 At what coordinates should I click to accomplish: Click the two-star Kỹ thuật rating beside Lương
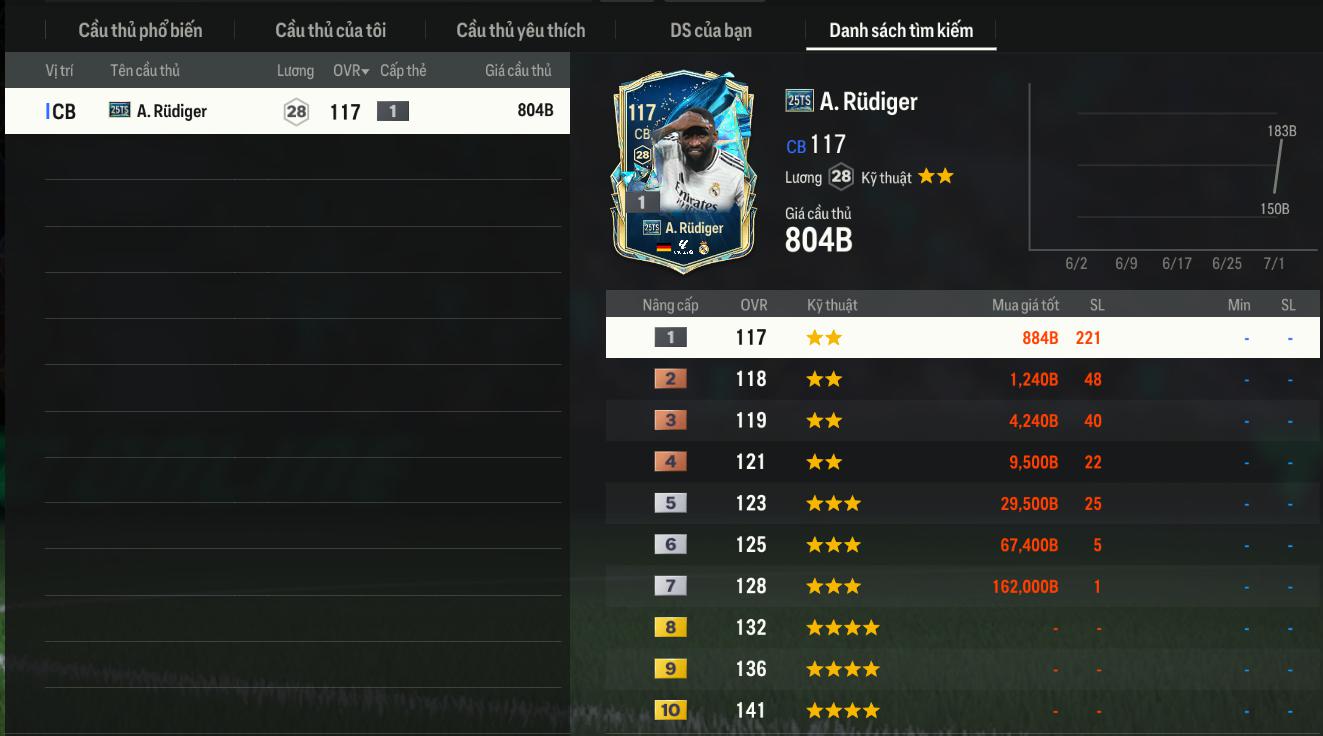[935, 176]
